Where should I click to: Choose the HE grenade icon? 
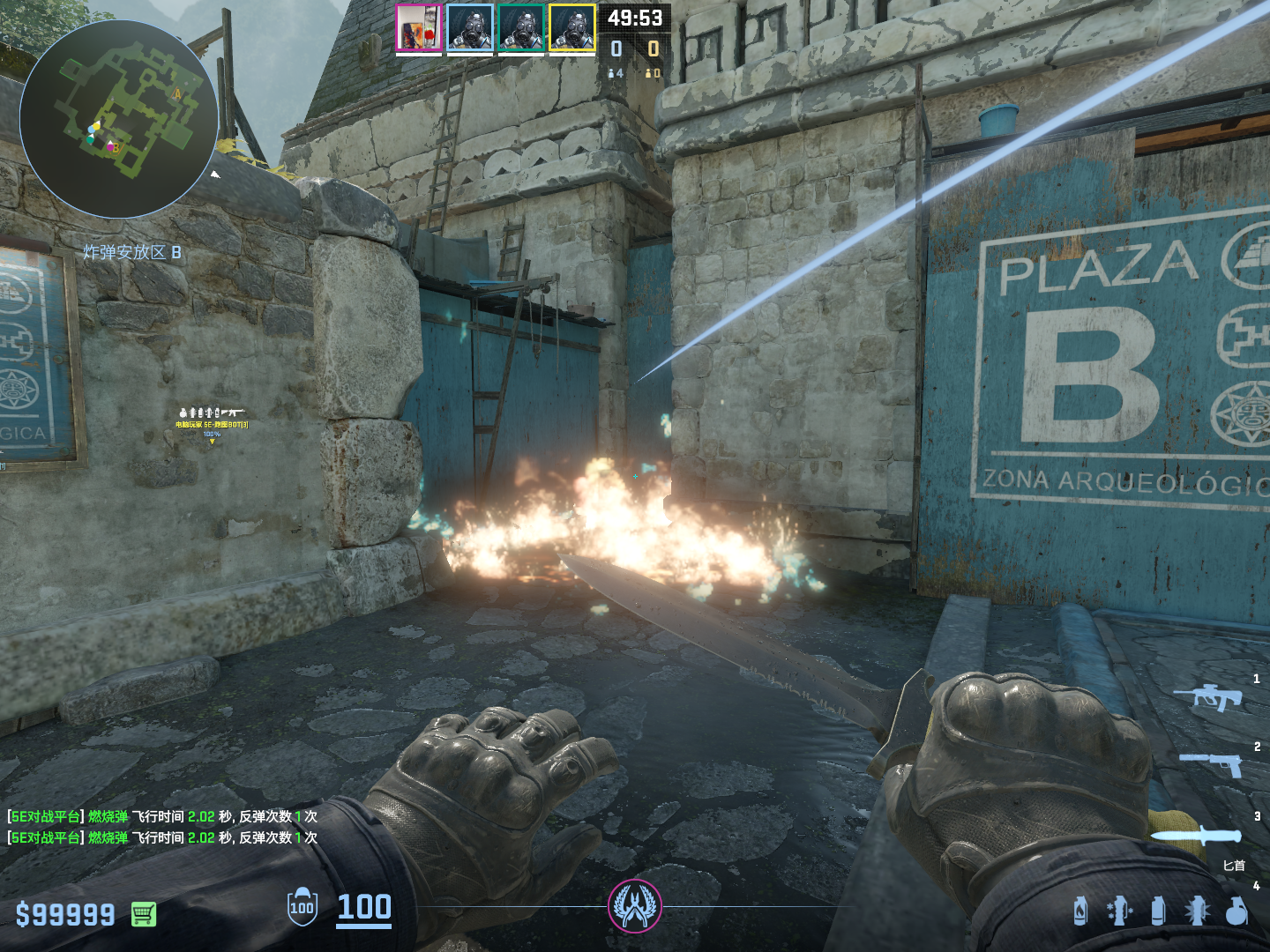point(1236,911)
